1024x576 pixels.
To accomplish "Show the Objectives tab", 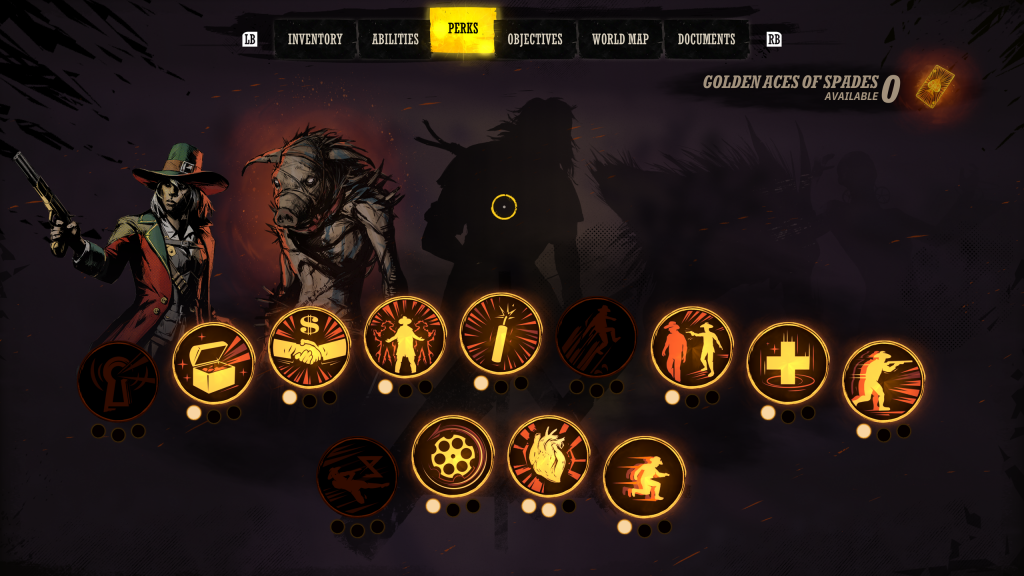I will 535,40.
